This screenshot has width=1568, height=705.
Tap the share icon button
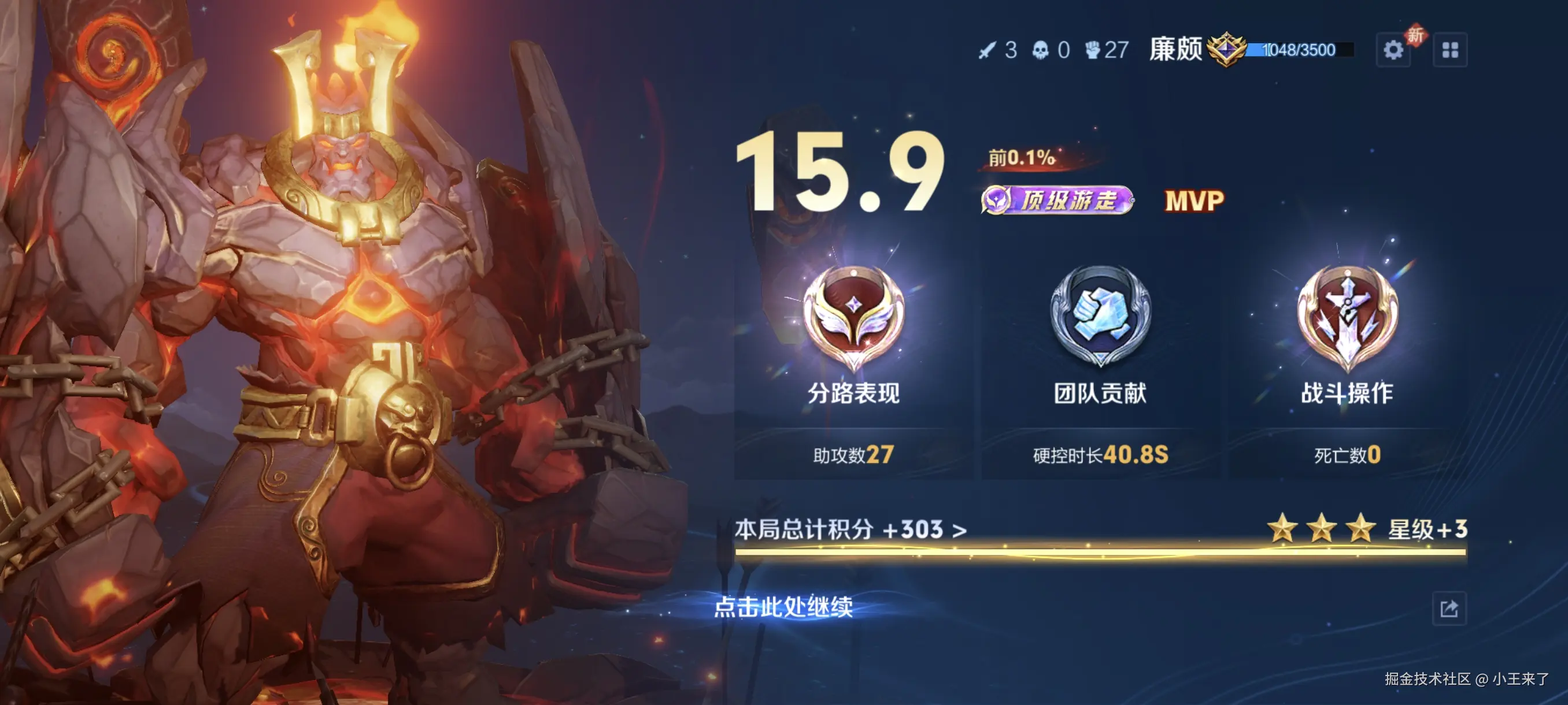coord(1449,608)
